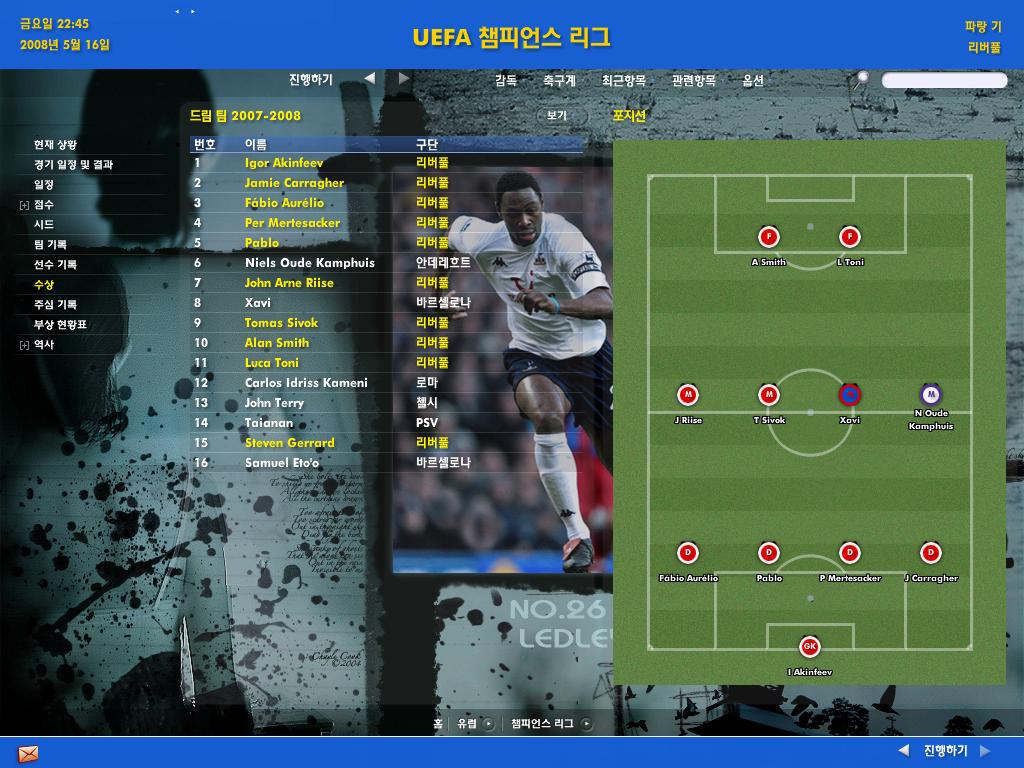The image size is (1024, 768).
Task: Click Samuel Eto'o in the list
Action: click(282, 463)
